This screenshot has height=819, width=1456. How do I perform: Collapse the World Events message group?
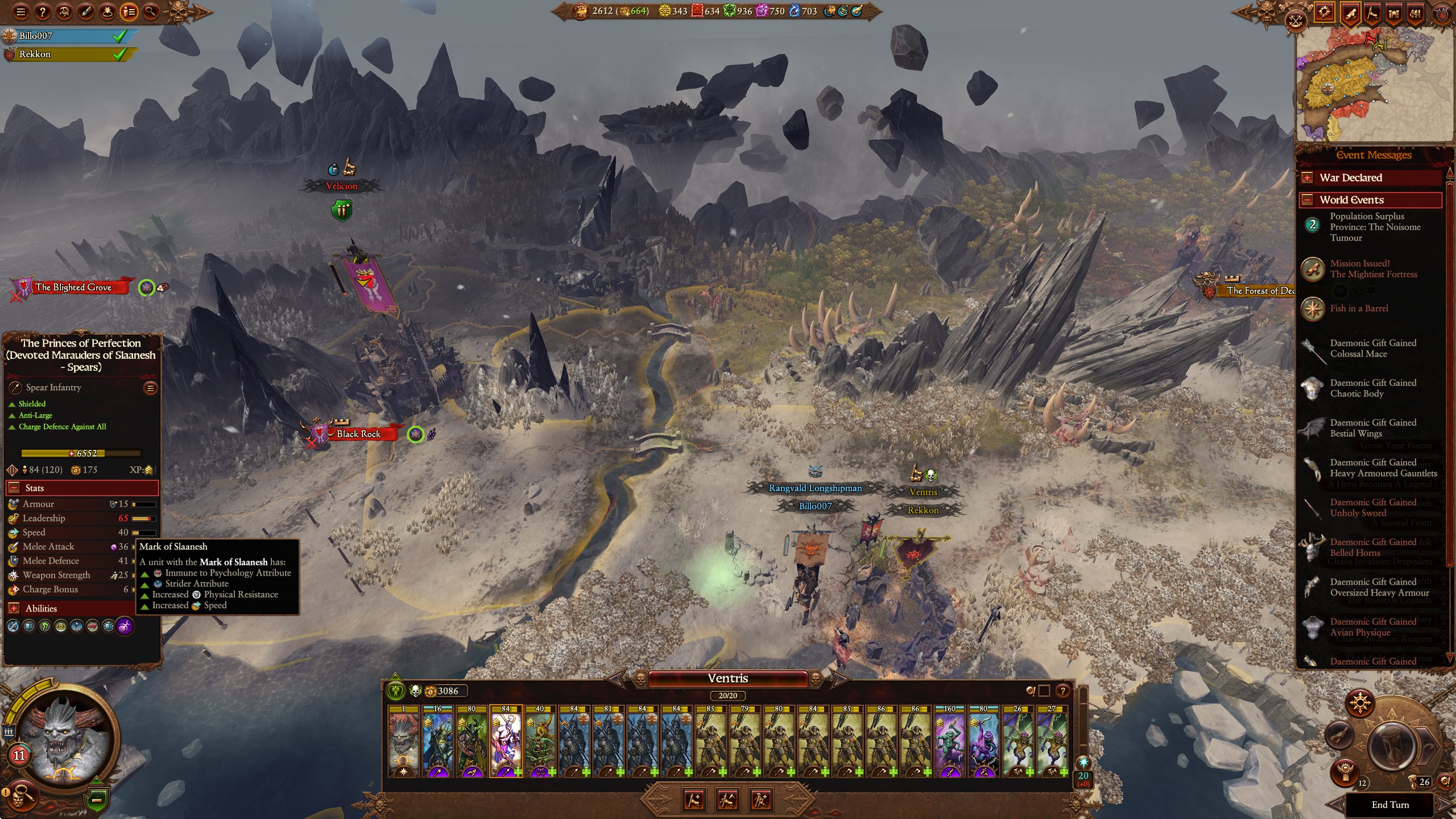(x=1308, y=200)
